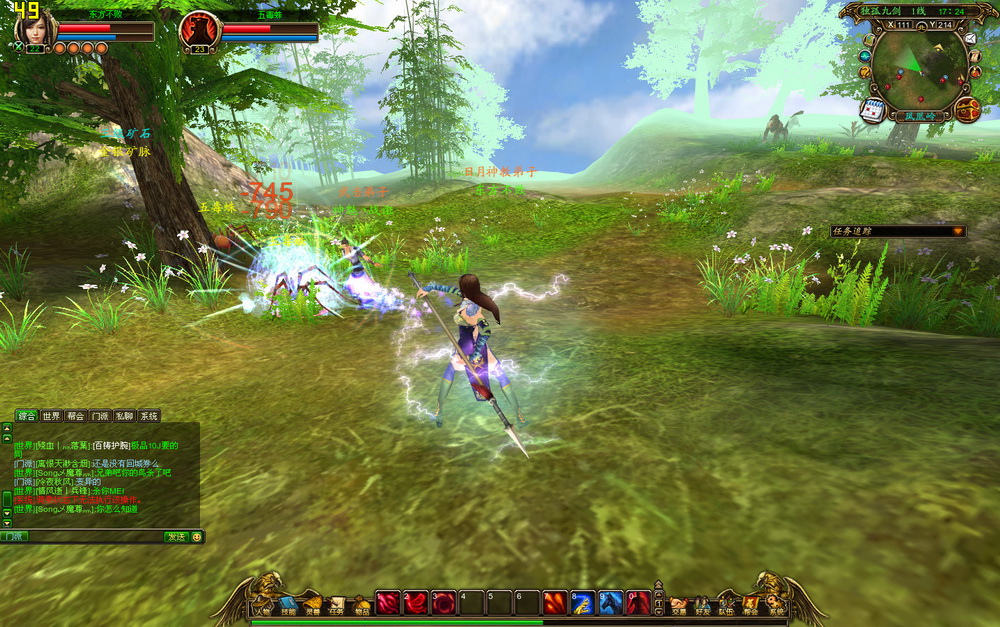Open the 技能 skills menu
1000x627 pixels.
click(x=288, y=605)
